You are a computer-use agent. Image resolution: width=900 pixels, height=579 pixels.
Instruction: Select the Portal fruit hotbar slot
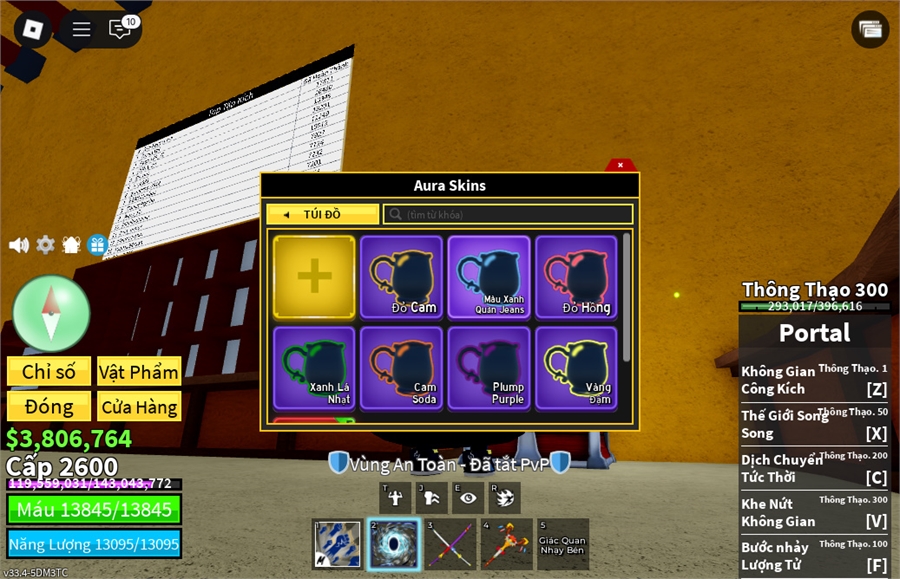pos(392,544)
